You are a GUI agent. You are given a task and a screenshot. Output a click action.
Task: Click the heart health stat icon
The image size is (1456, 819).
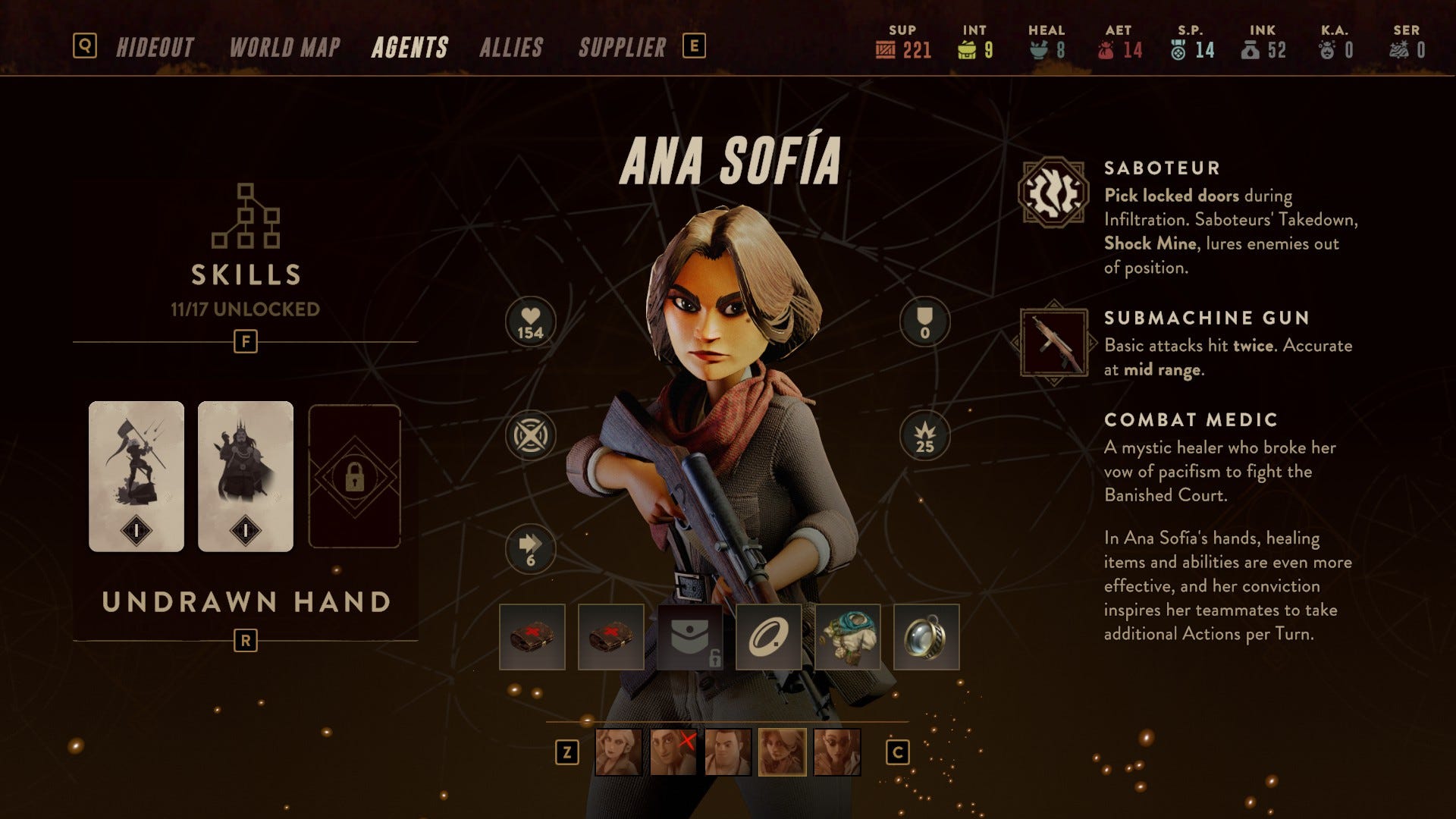530,322
